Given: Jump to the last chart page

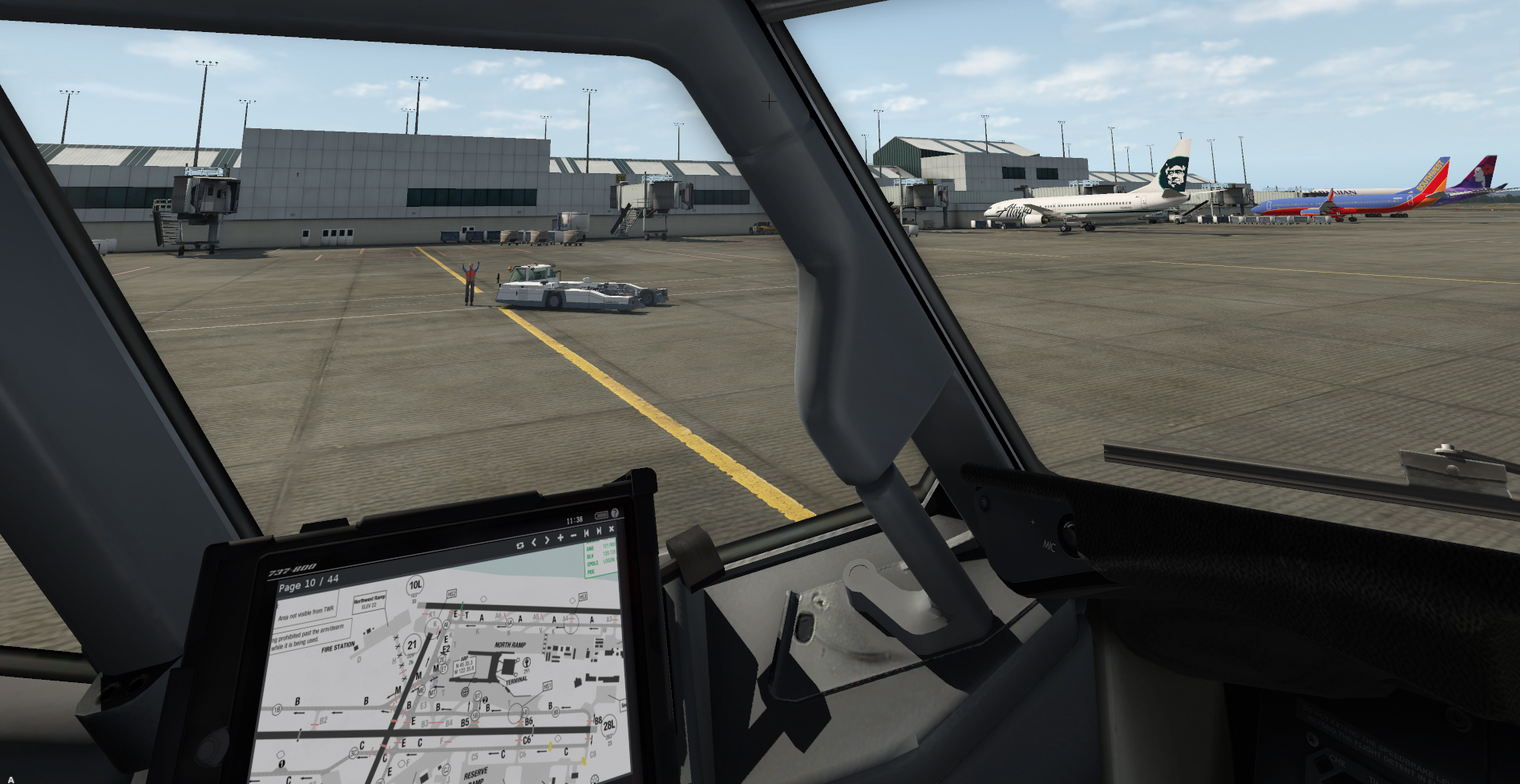Looking at the screenshot, I should click(599, 531).
